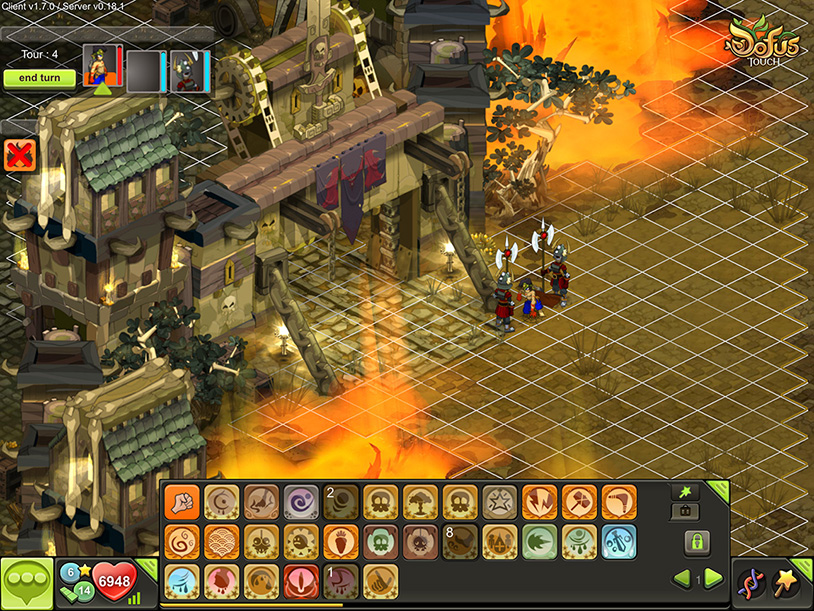Go to next spell bar page
This screenshot has height=611, width=814.
(713, 579)
